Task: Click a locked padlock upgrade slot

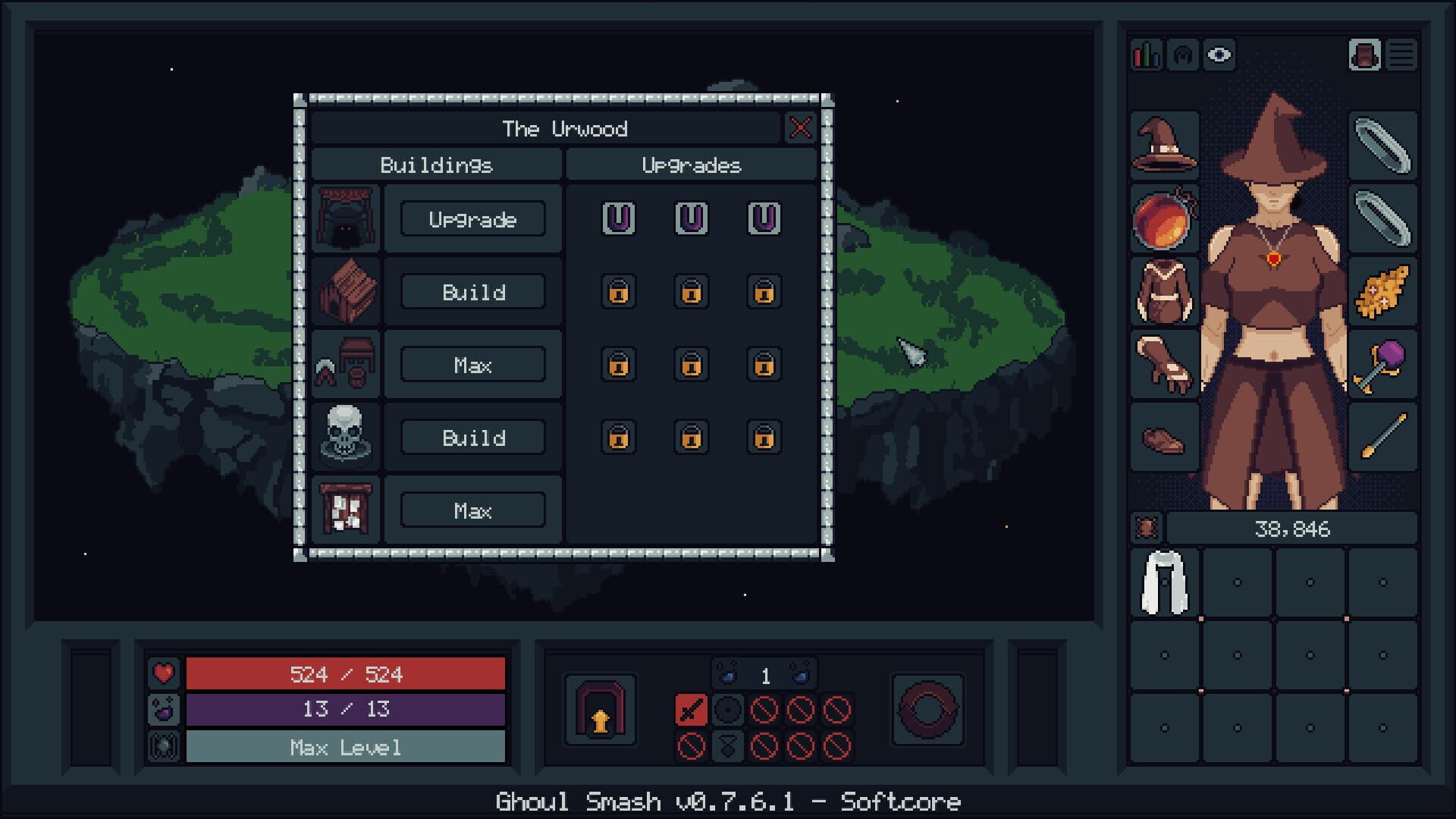Action: [x=618, y=293]
